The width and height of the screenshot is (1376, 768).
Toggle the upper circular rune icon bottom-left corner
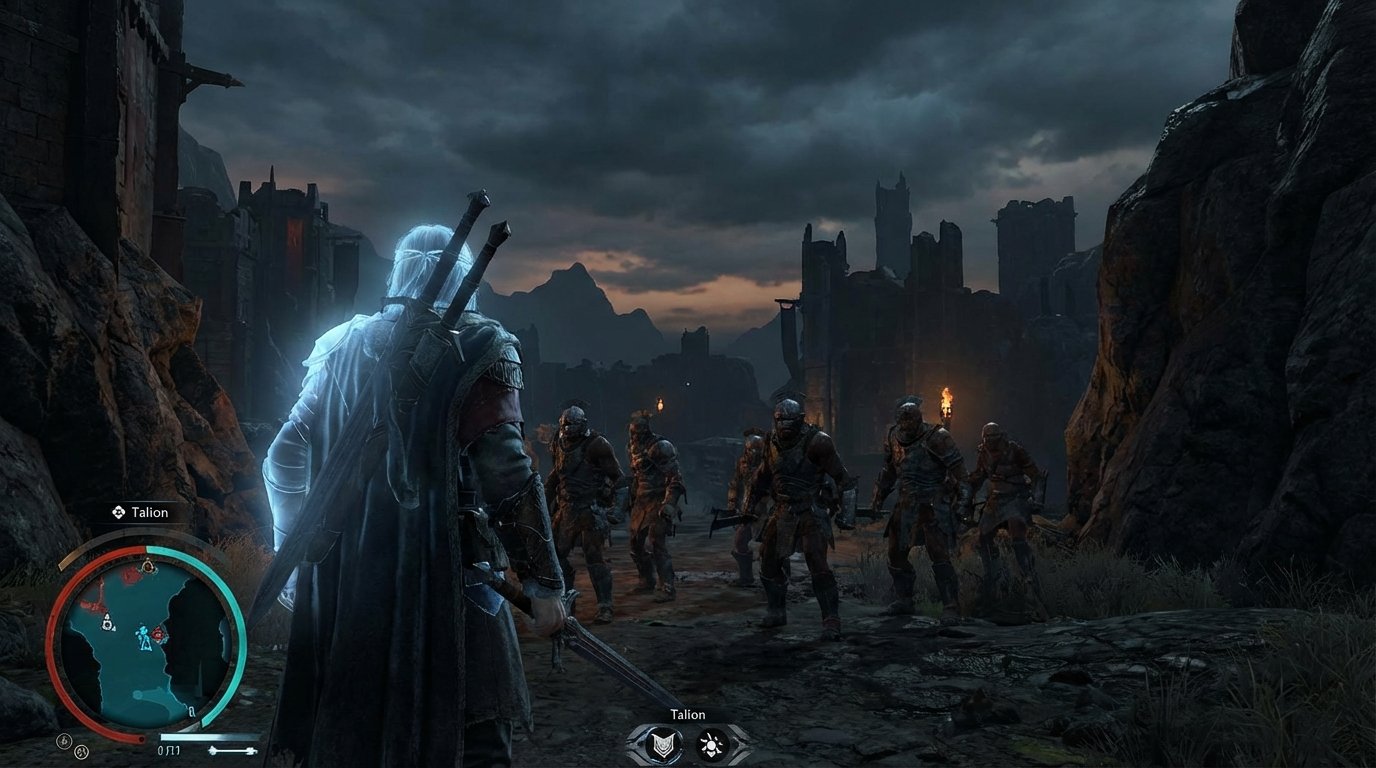pos(64,740)
